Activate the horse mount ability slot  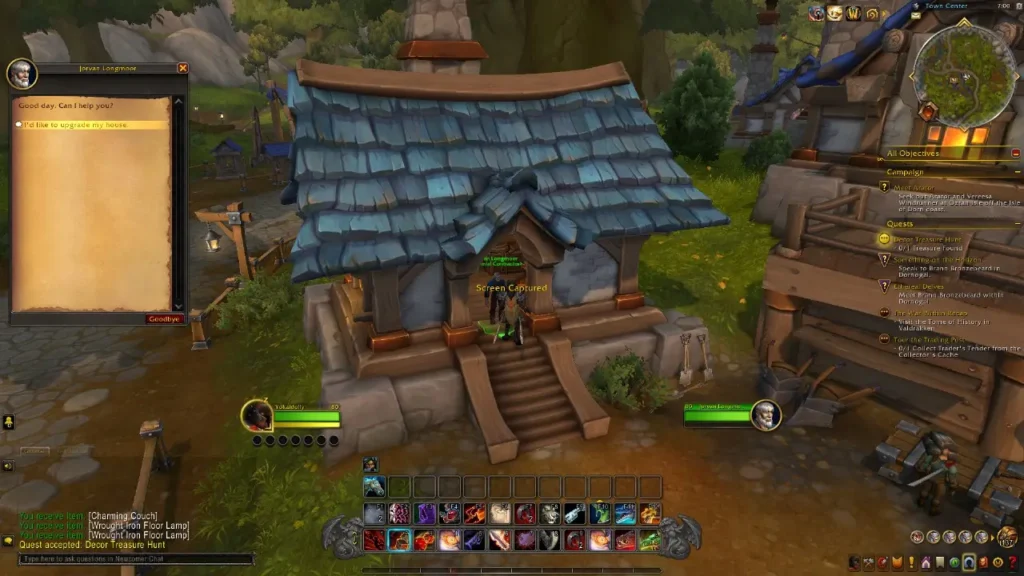coord(374,487)
